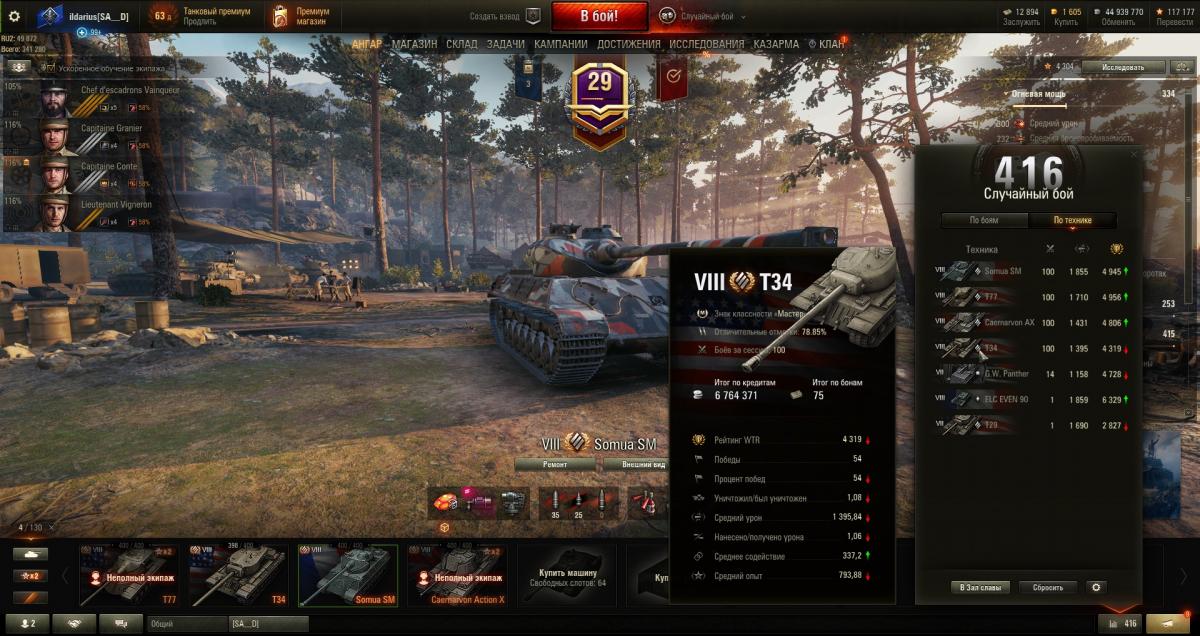Open the МАГАЗИН store menu
This screenshot has width=1200, height=636.
[x=414, y=44]
